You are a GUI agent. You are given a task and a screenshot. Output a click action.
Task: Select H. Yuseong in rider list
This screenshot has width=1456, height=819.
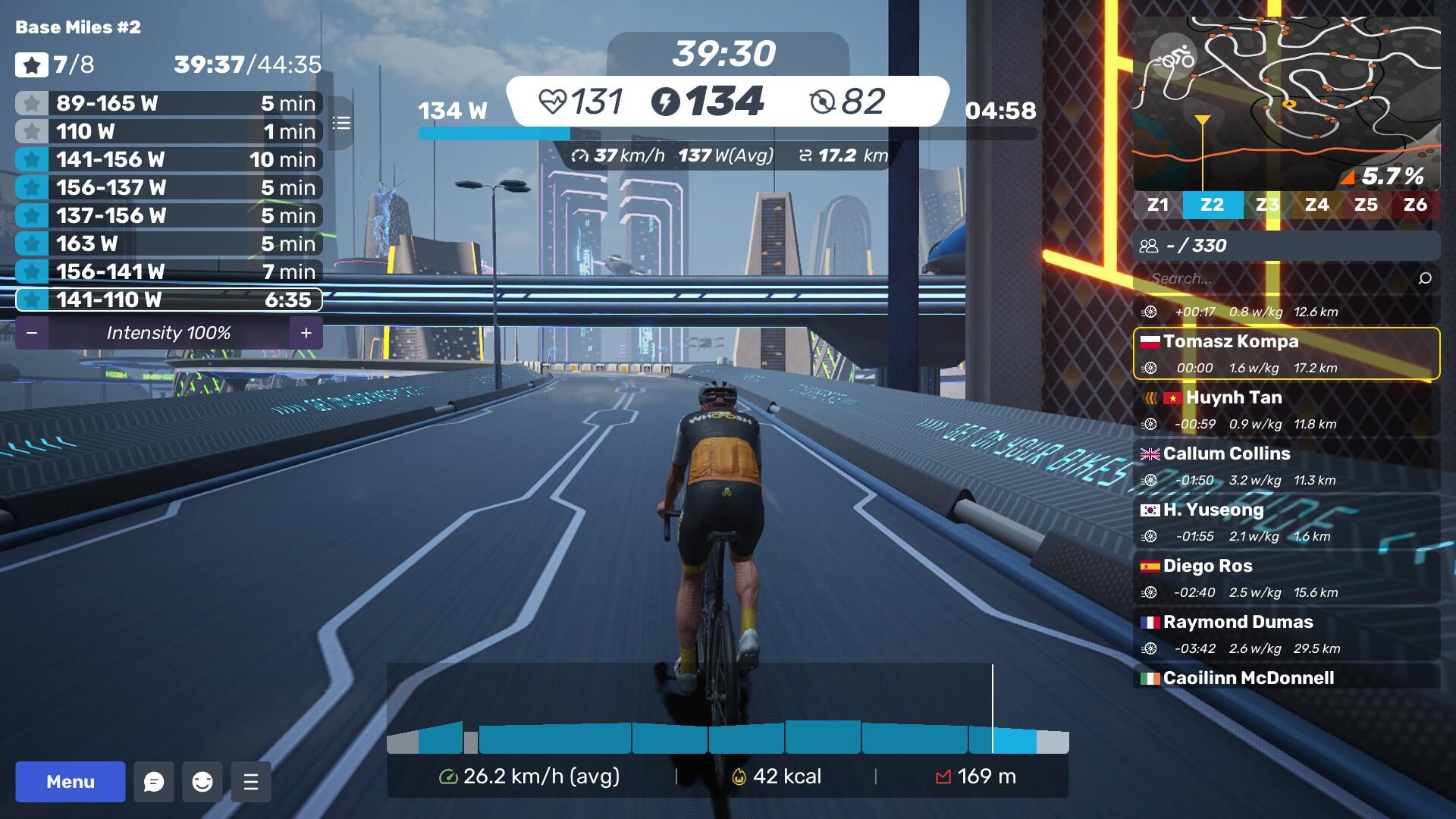tap(1286, 522)
